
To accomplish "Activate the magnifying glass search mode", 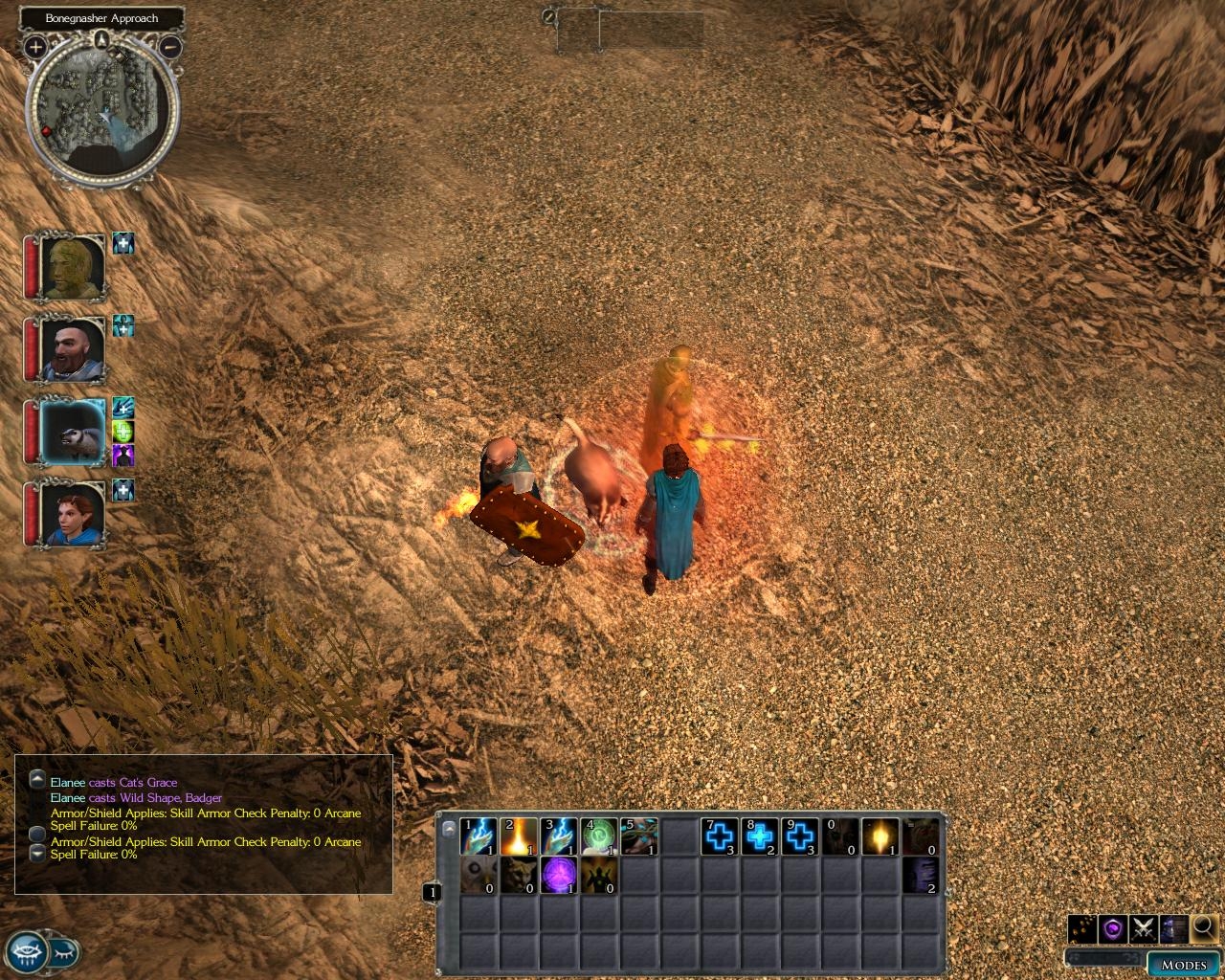I will pyautogui.click(x=1203, y=927).
